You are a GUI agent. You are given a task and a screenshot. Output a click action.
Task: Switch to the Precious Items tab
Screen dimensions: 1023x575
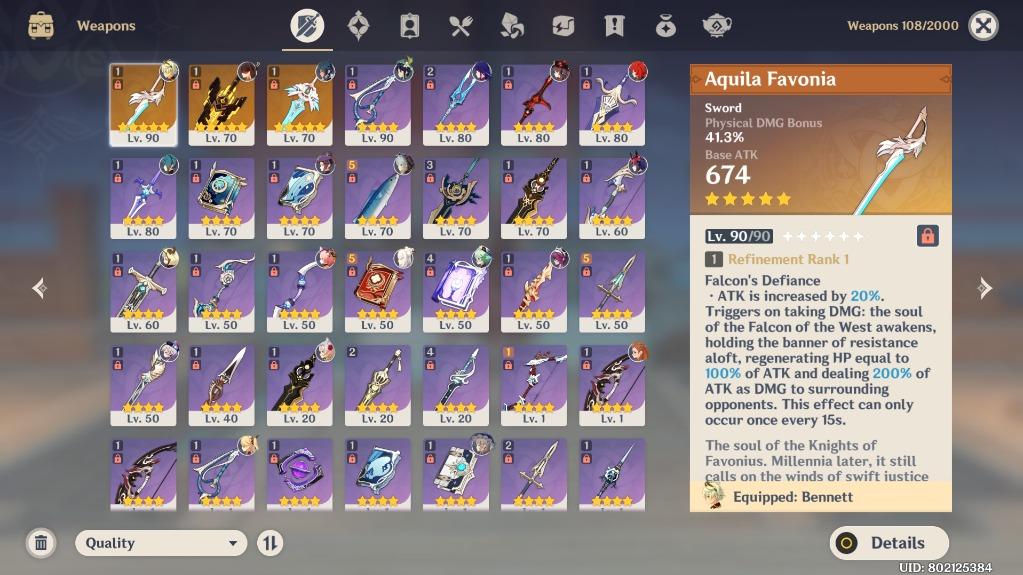coord(665,26)
